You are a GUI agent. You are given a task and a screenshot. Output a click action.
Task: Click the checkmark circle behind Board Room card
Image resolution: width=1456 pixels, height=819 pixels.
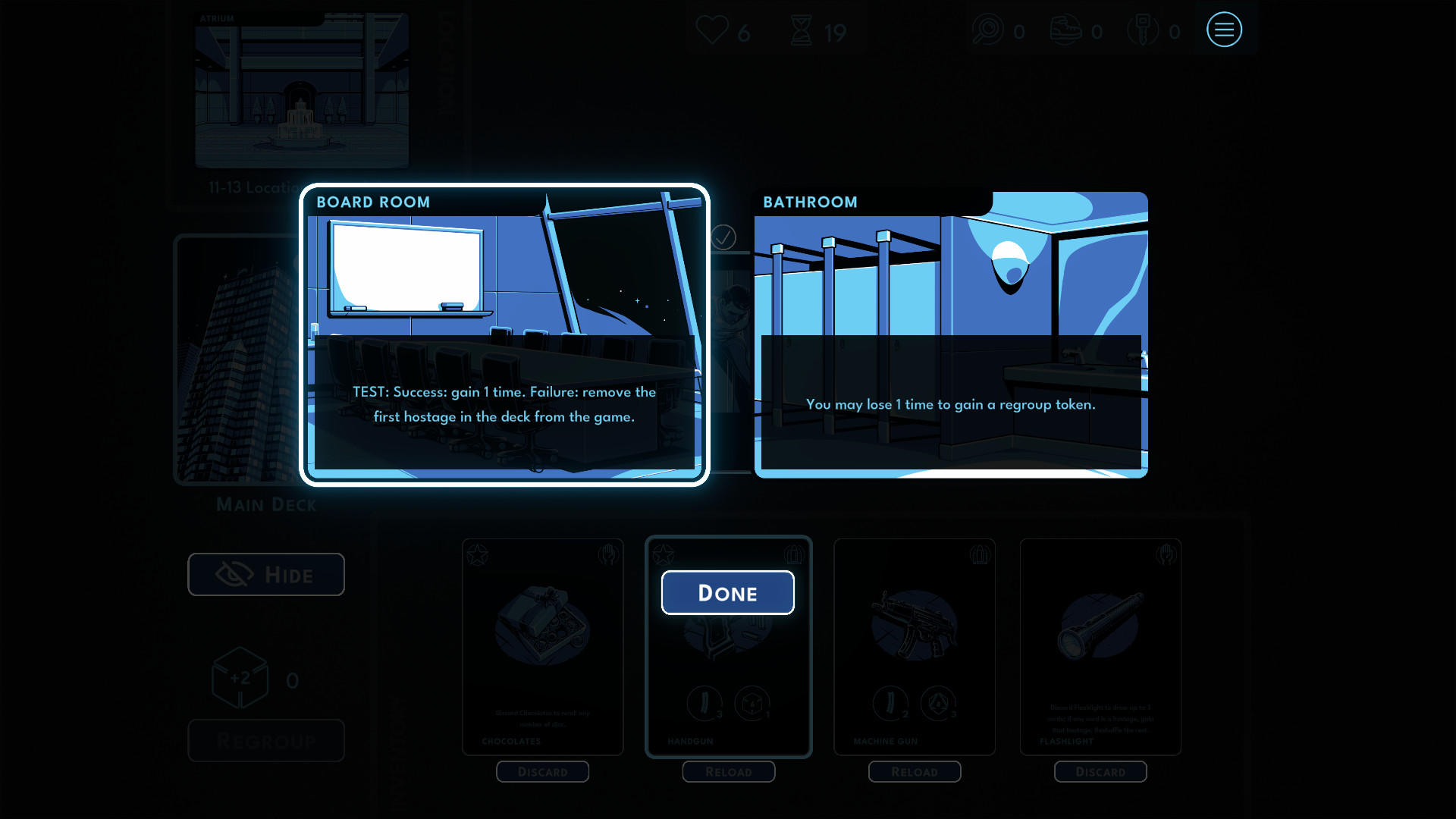726,237
